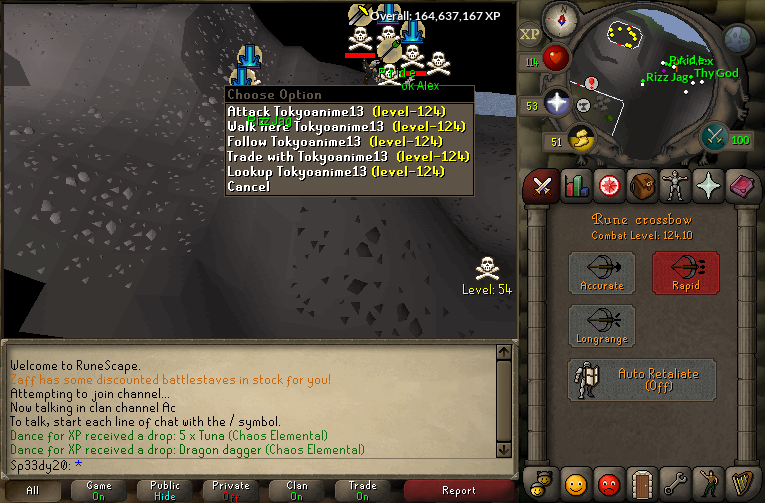Open the logout door tab
The image size is (765, 504).
[x=642, y=485]
